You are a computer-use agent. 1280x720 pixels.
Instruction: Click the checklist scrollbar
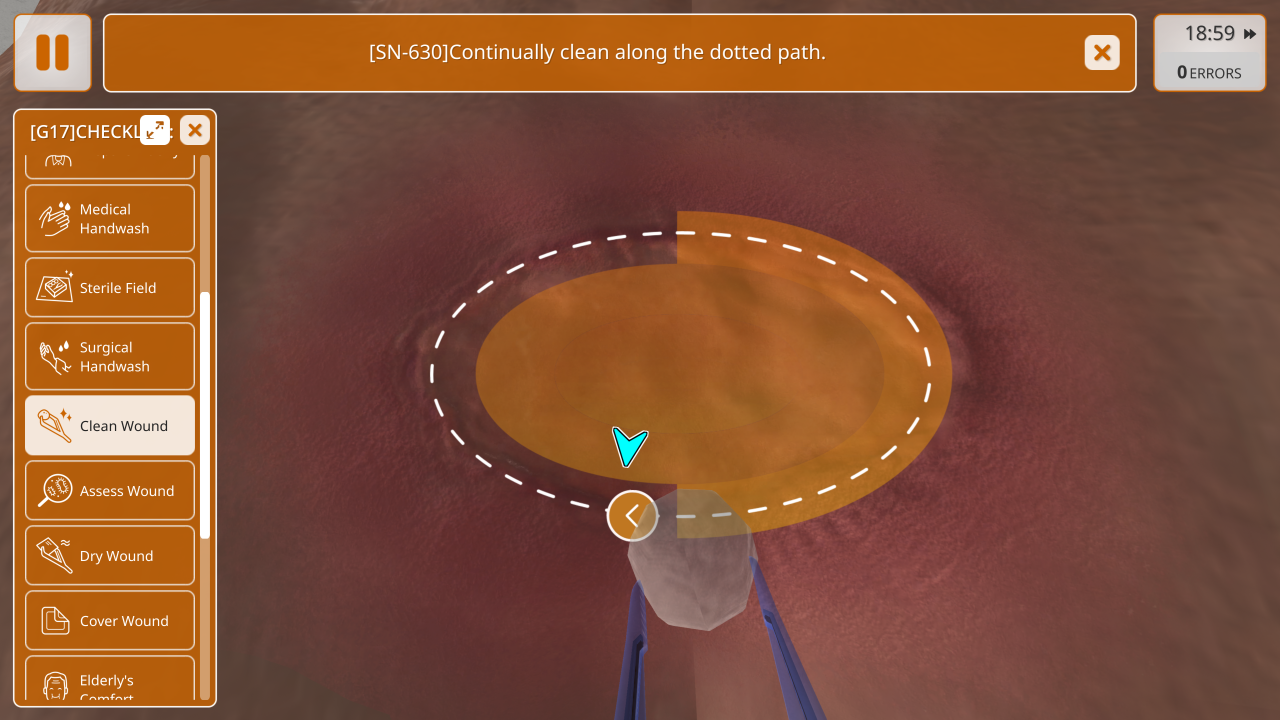click(205, 415)
